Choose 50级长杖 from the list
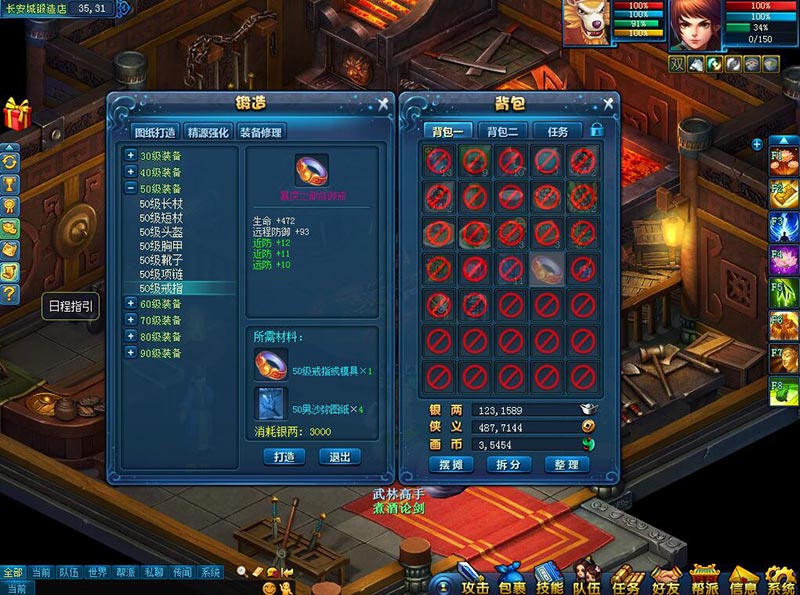This screenshot has width=800, height=595. [160, 203]
